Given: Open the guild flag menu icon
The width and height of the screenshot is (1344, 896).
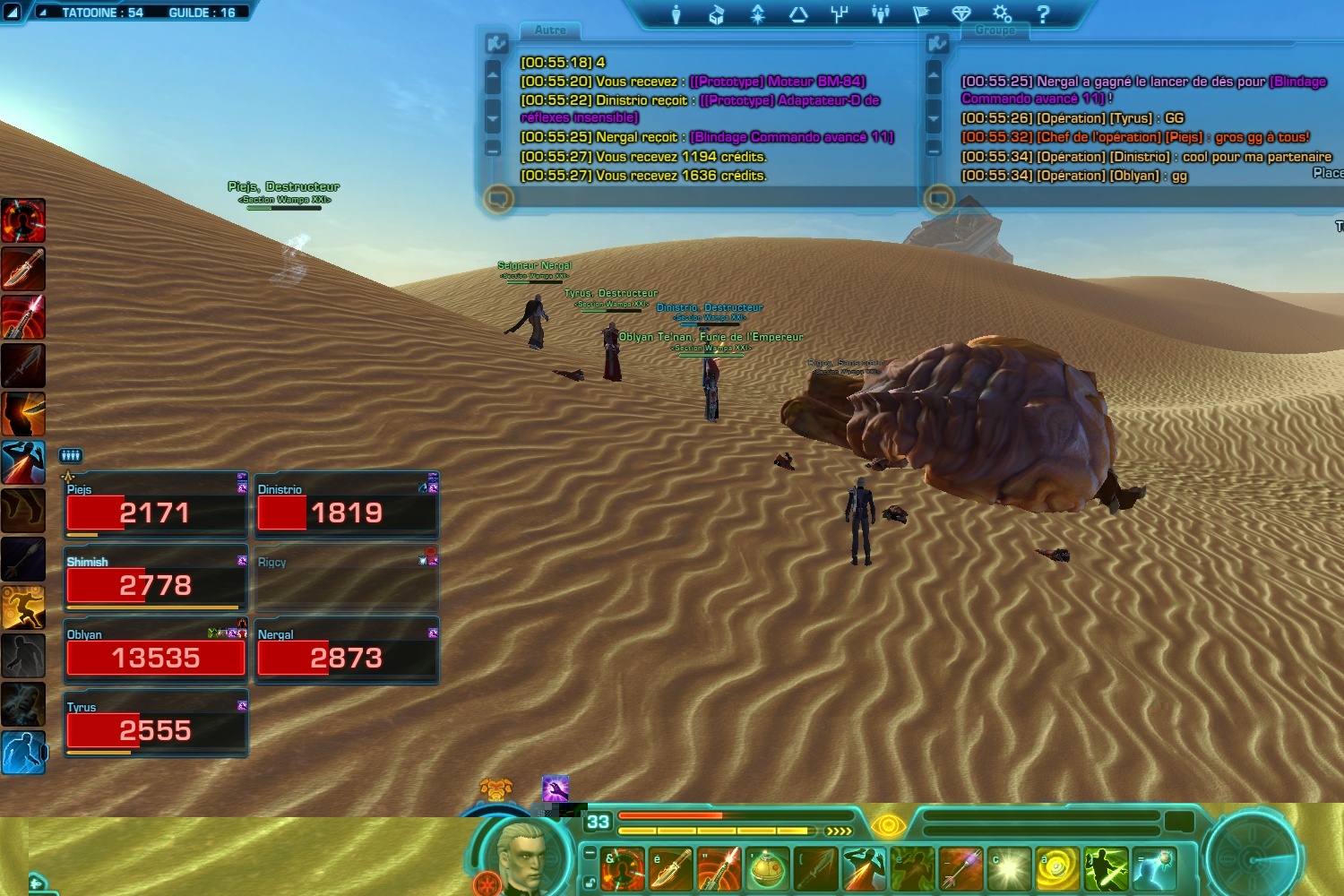Looking at the screenshot, I should 920,14.
